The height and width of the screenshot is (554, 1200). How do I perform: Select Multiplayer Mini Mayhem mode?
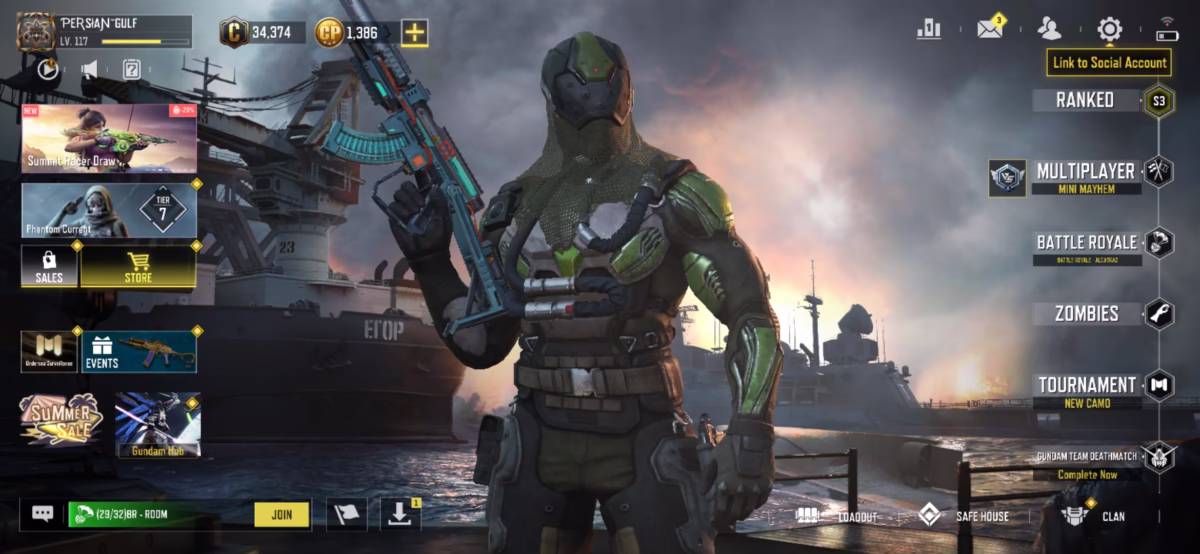1085,176
